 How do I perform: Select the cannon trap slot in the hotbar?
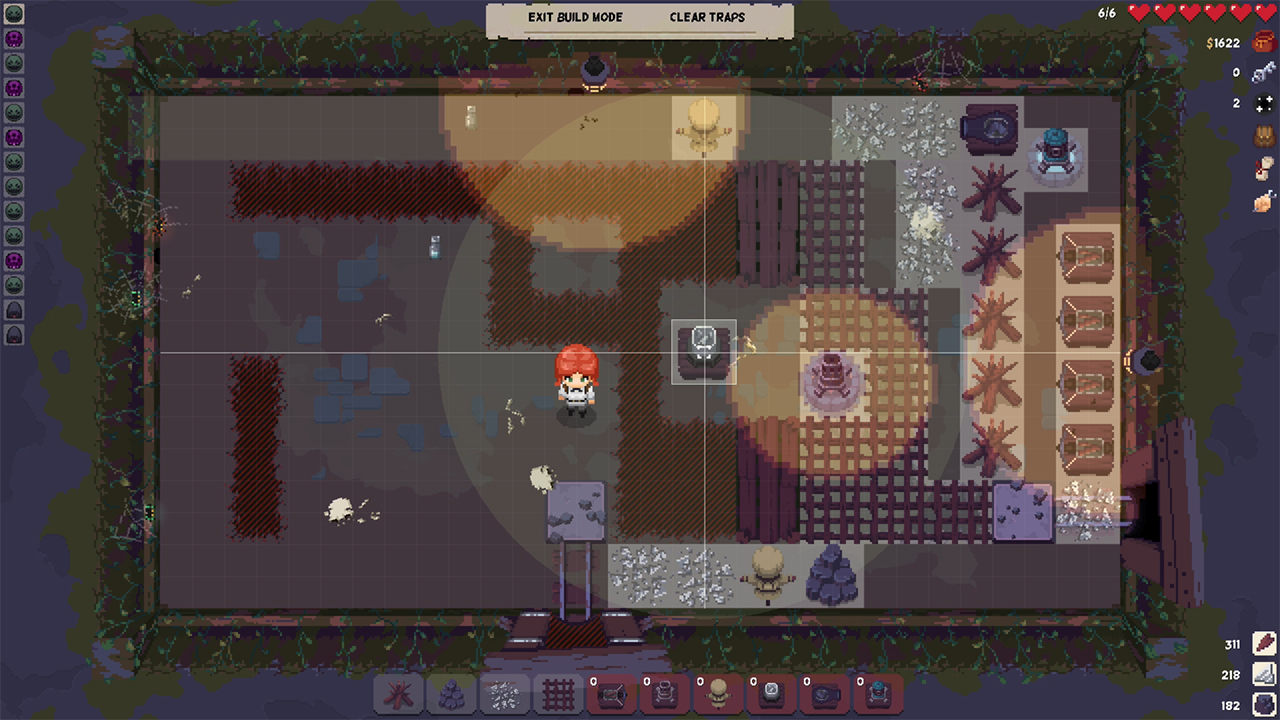(823, 697)
